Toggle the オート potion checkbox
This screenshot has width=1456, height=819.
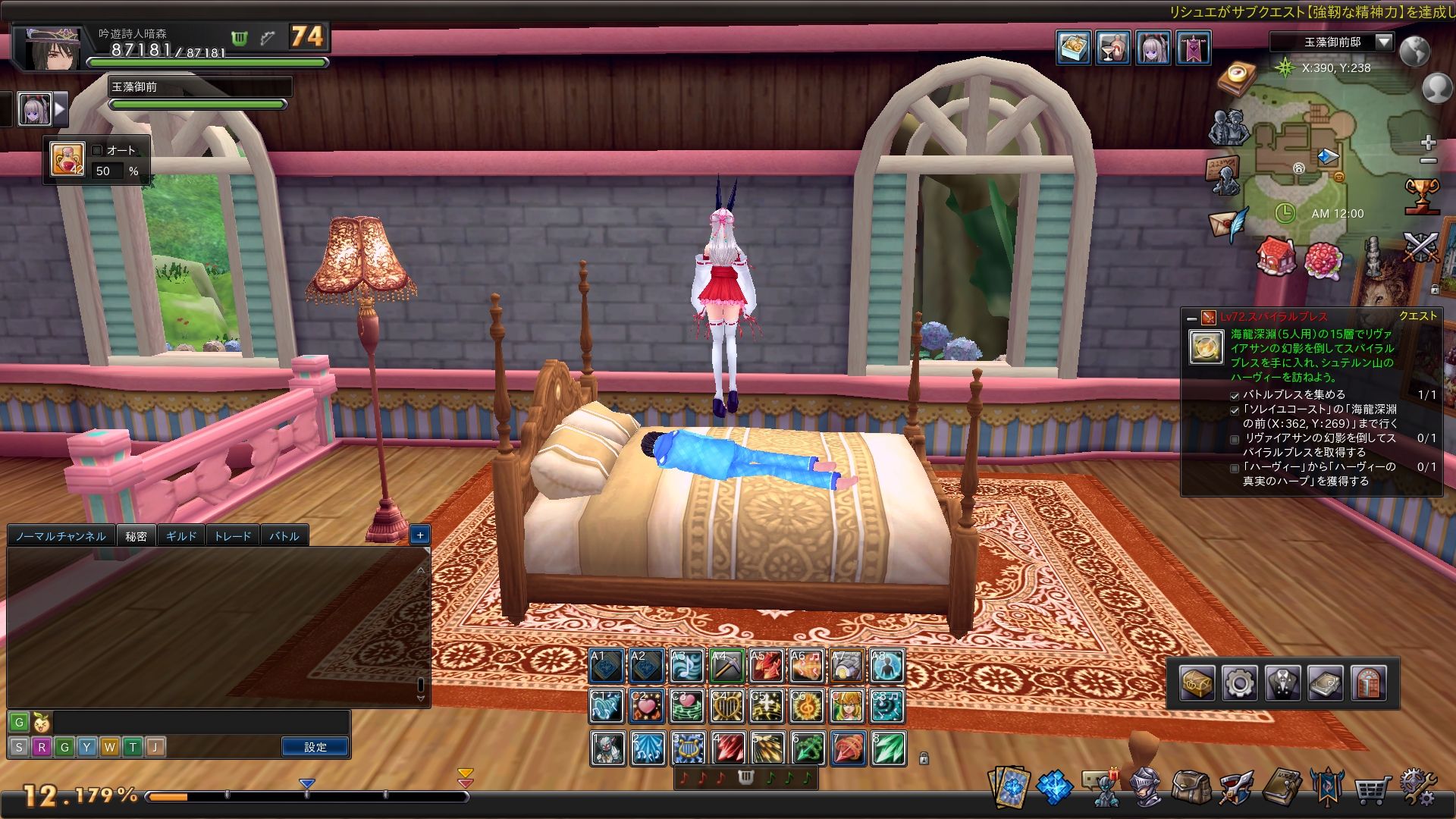pos(97,150)
